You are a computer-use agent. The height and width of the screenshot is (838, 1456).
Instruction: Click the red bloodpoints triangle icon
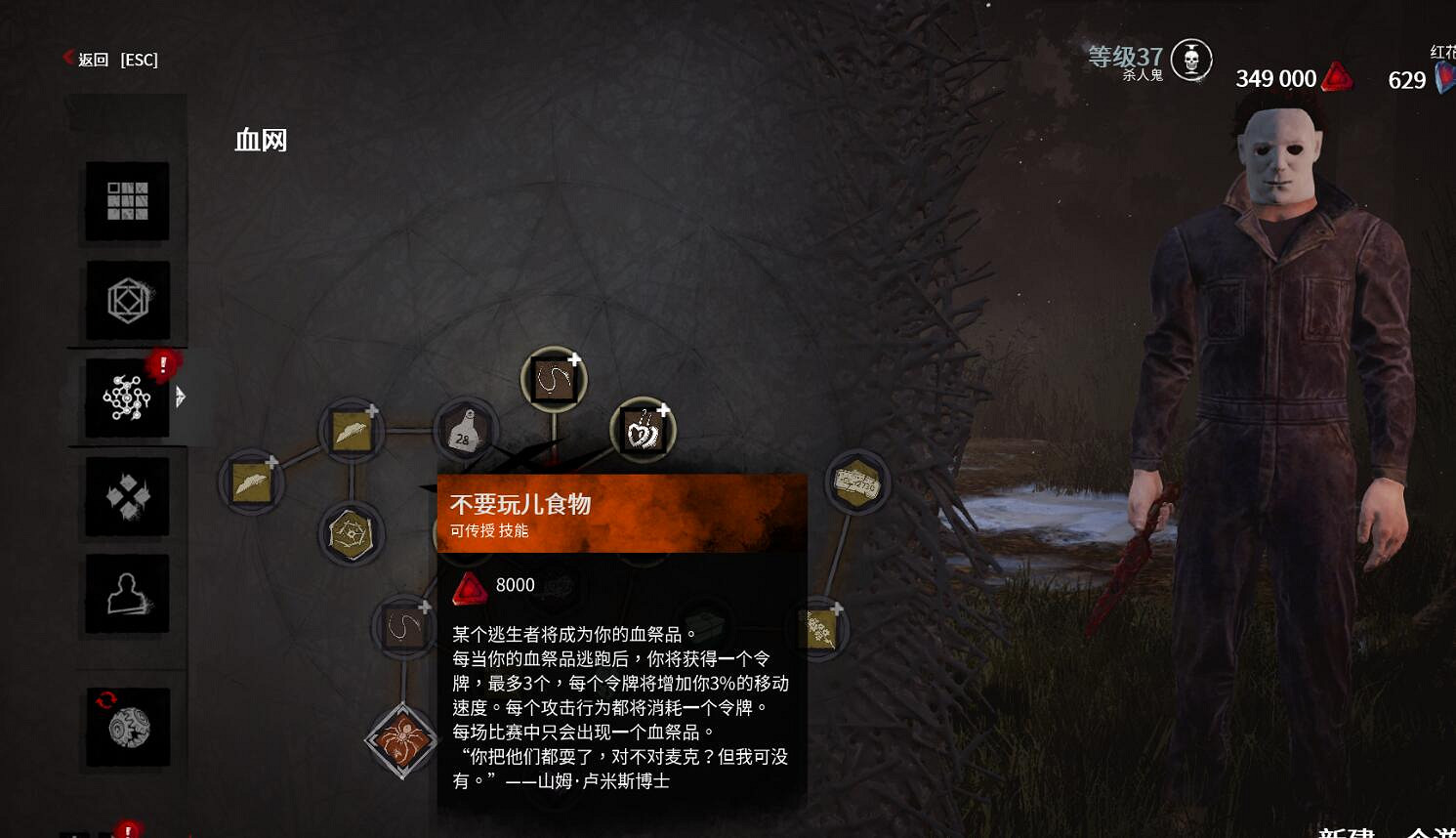(x=1337, y=76)
